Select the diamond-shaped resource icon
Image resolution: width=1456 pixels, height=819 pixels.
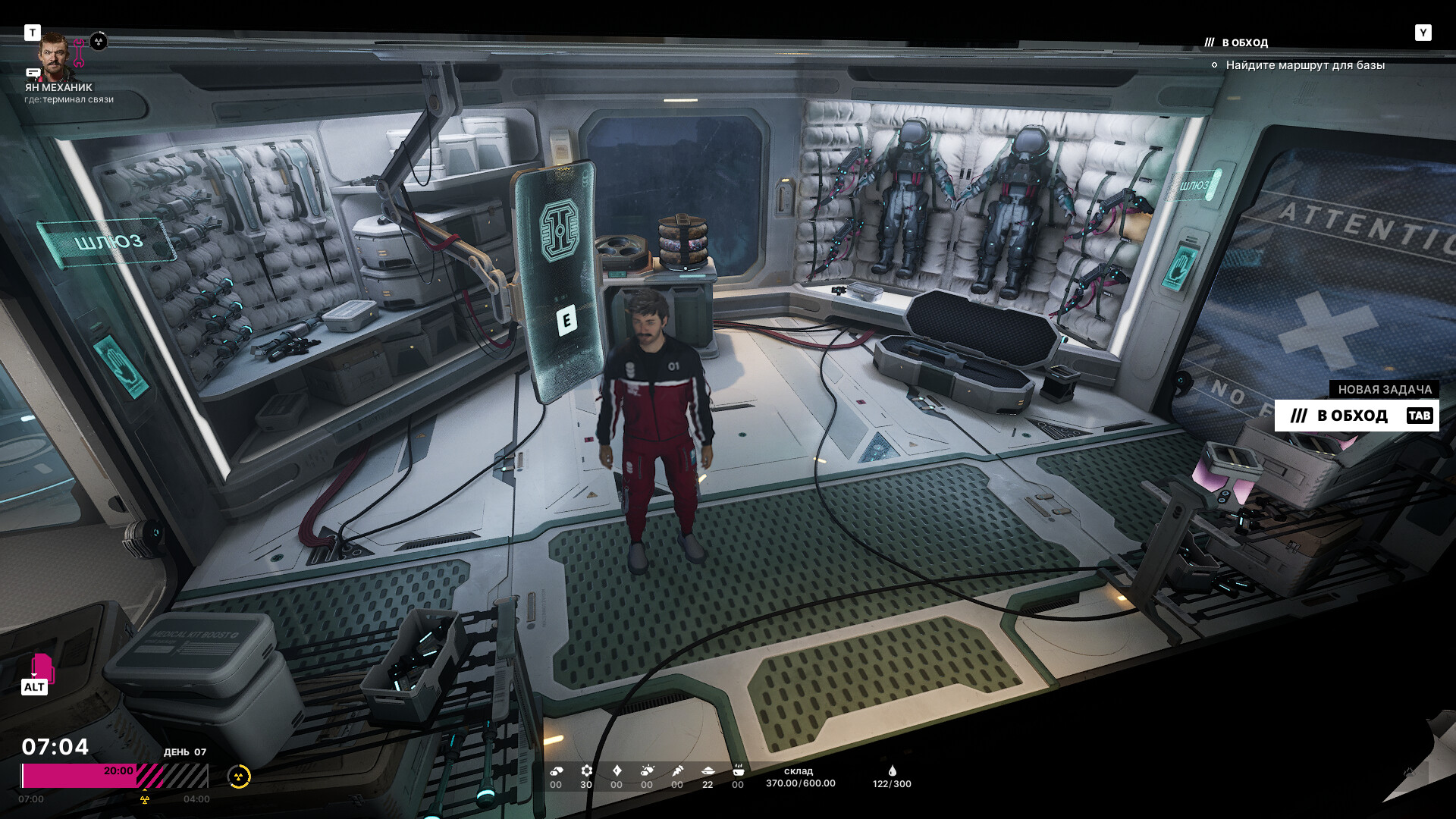coord(617,770)
